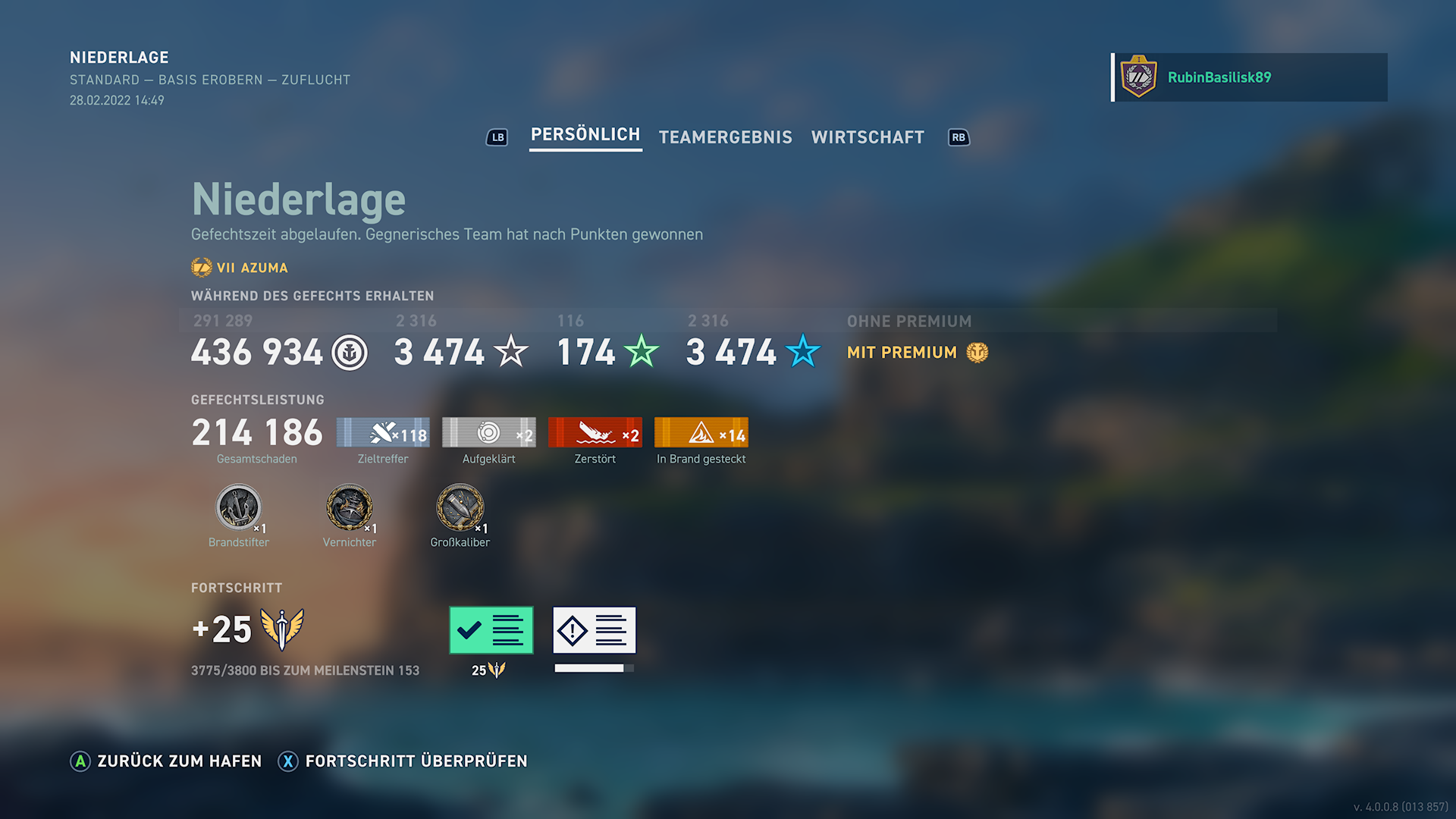Switch to the TEAMERGEBNIS tab
Image resolution: width=1456 pixels, height=819 pixels.
click(x=725, y=137)
